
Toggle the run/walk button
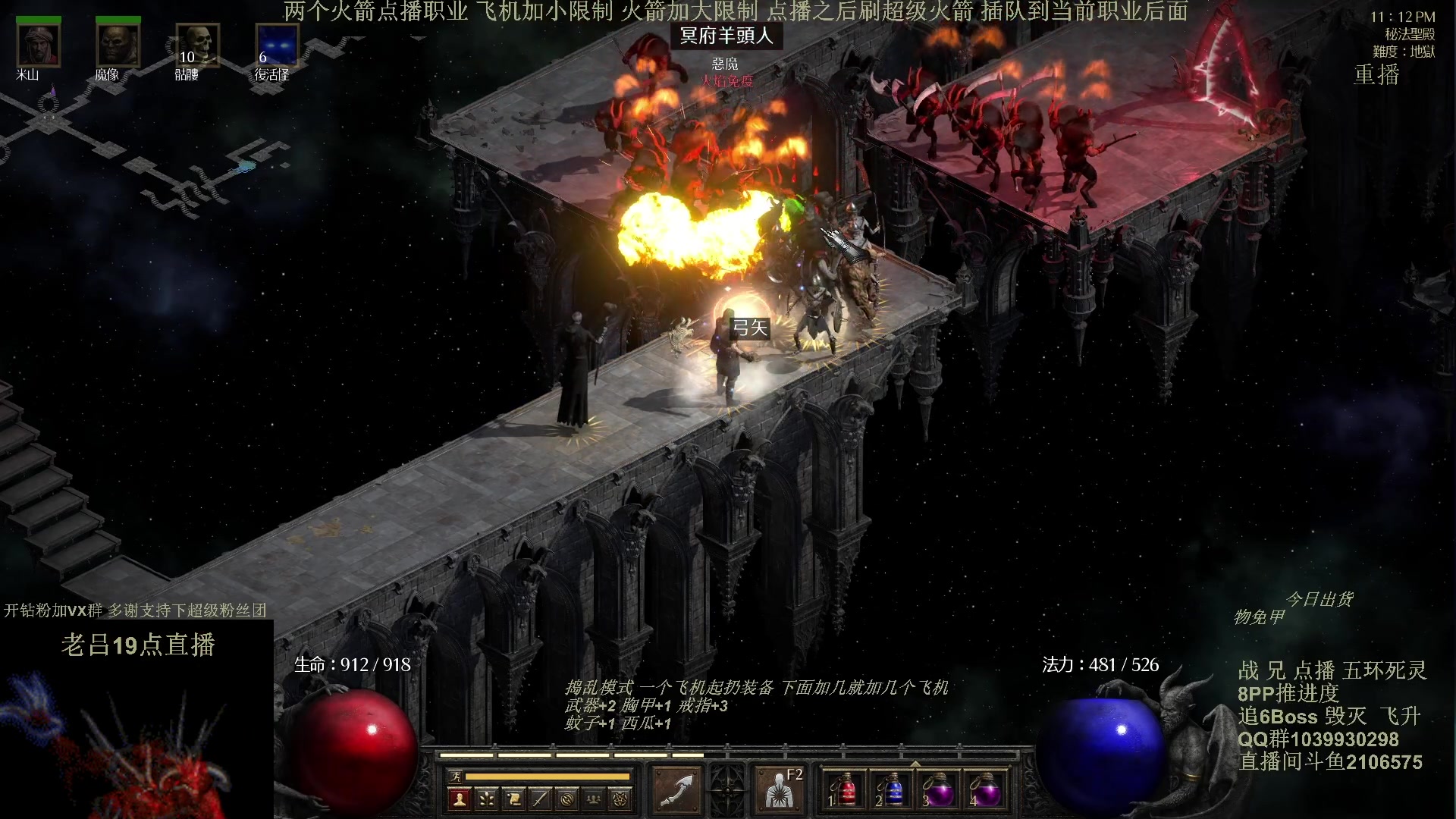click(455, 776)
